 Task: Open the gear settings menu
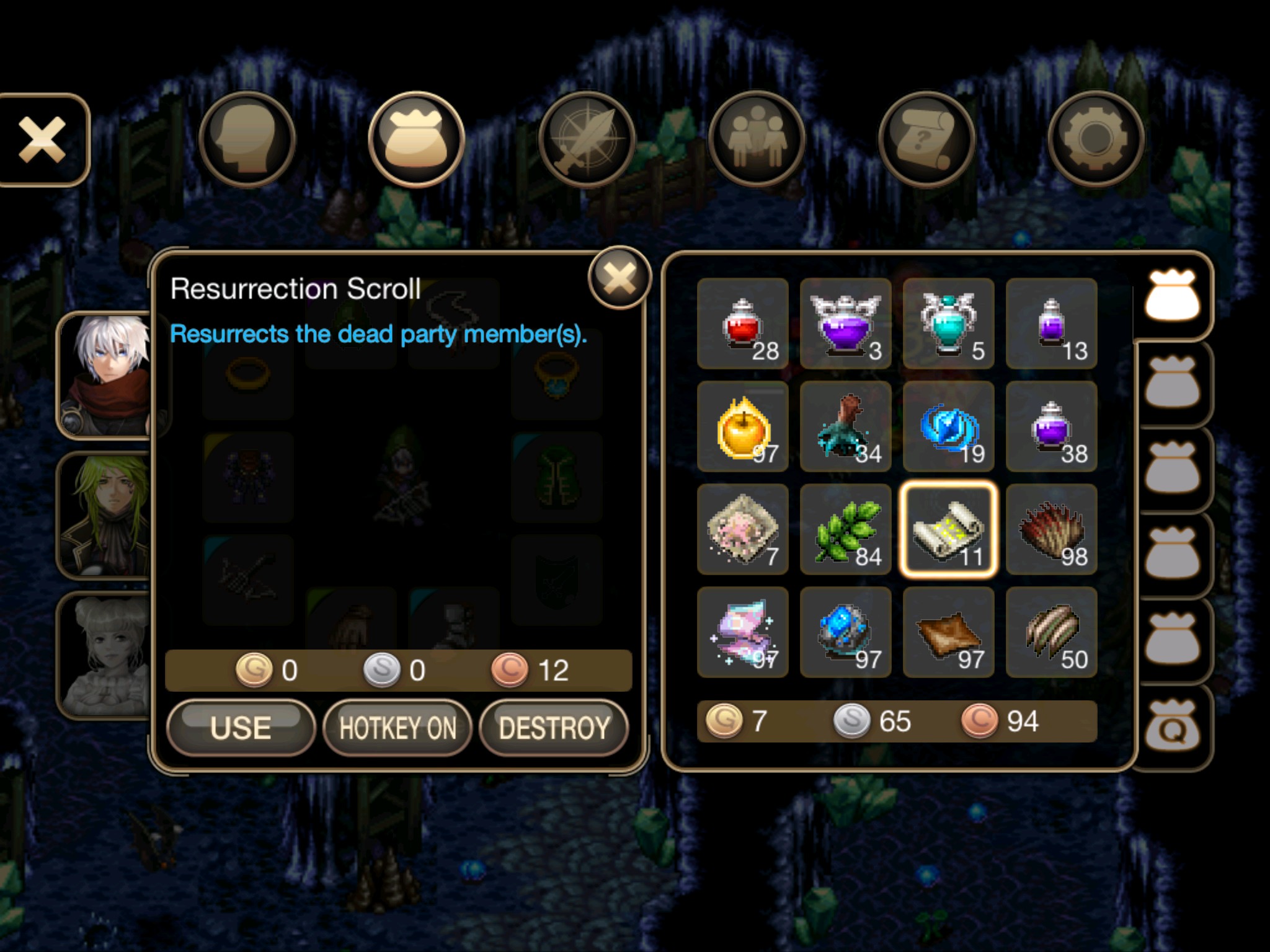1096,139
